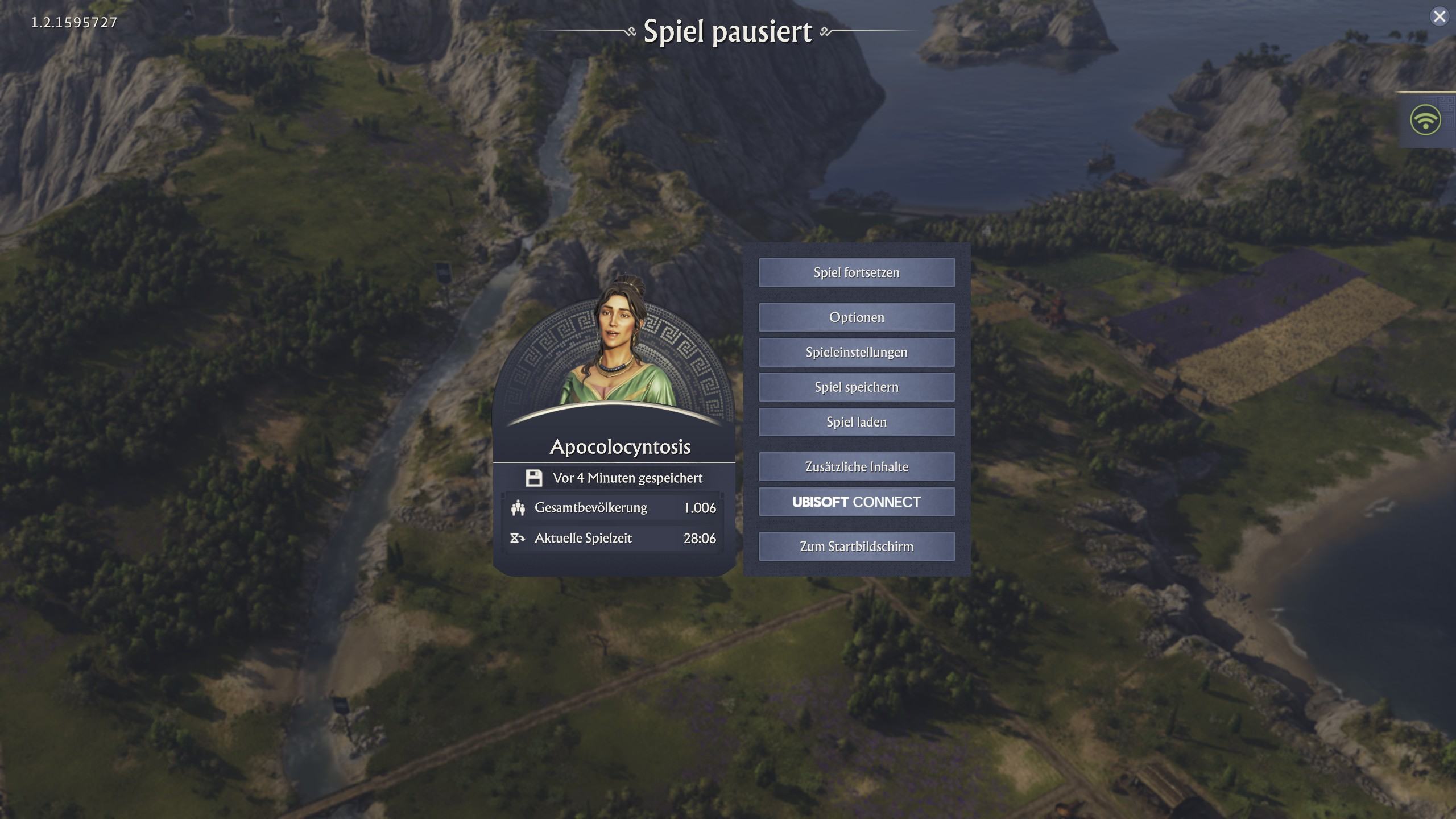Close the pause menu with X
The width and height of the screenshot is (1456, 819).
click(x=1440, y=16)
